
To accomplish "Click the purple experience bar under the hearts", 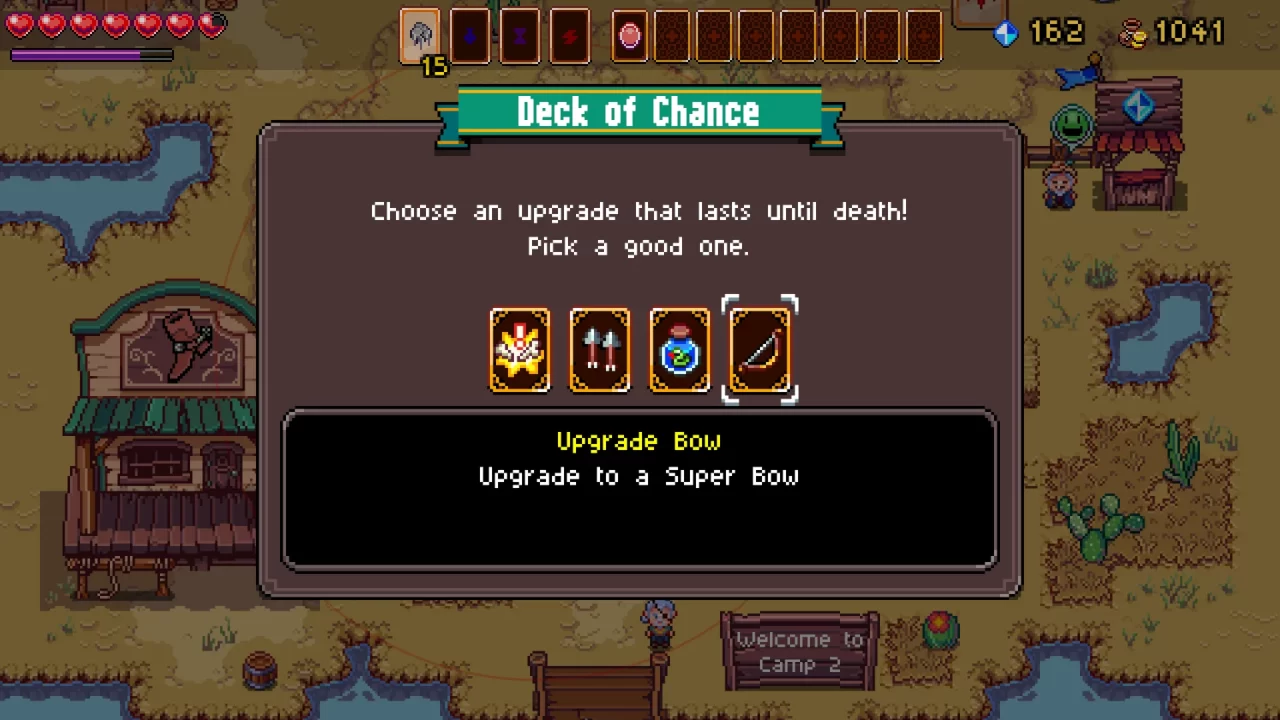I will coord(91,55).
